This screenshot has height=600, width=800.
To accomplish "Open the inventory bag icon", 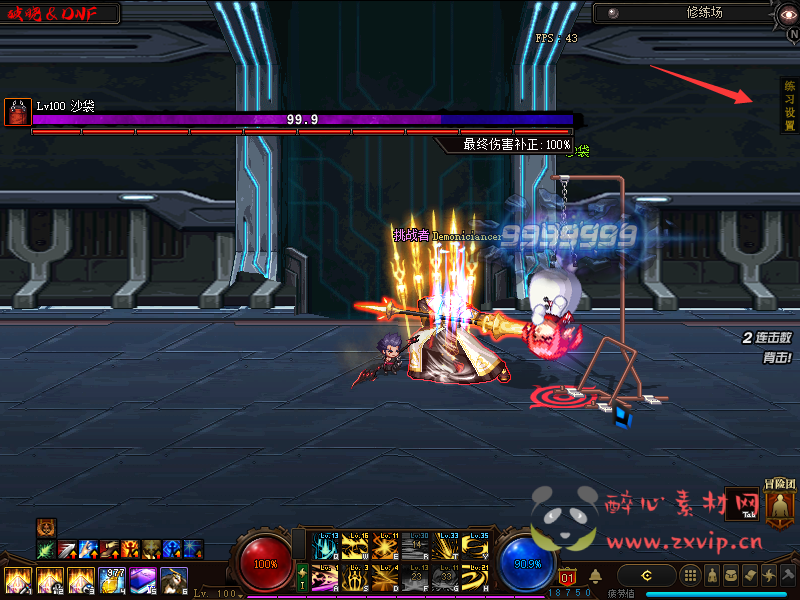I will (730, 575).
